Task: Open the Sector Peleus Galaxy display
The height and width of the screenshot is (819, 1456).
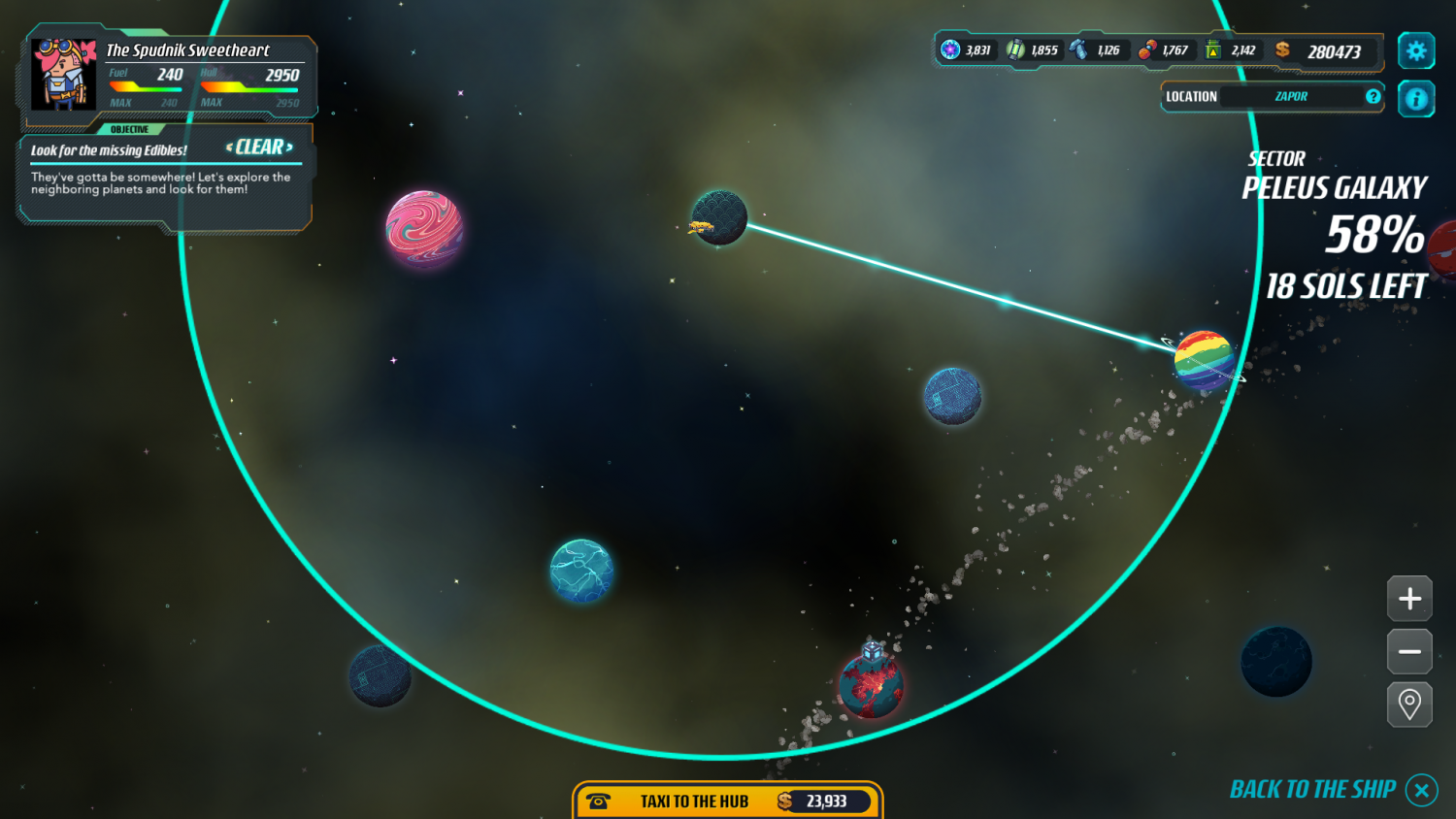Action: [x=1335, y=187]
